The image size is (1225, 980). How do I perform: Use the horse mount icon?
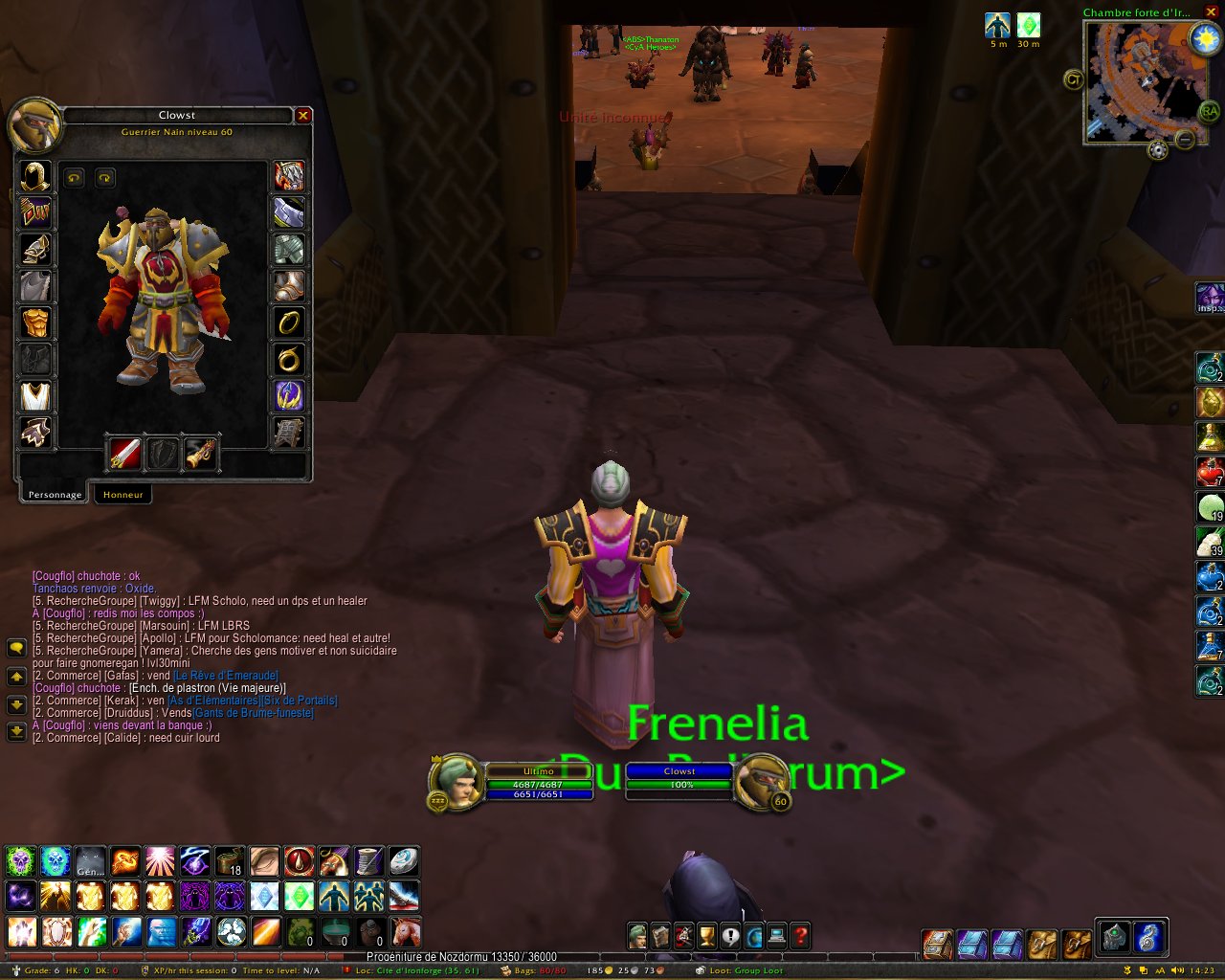click(x=405, y=930)
